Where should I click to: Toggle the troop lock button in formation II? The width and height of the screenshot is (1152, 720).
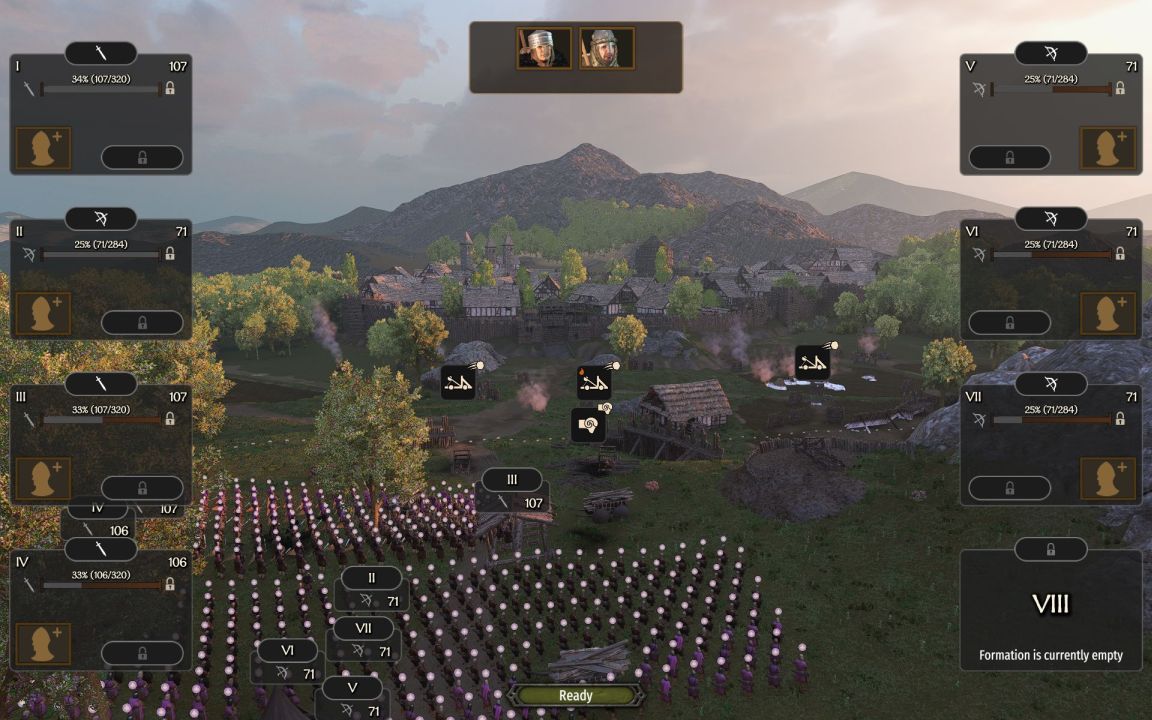[x=142, y=322]
